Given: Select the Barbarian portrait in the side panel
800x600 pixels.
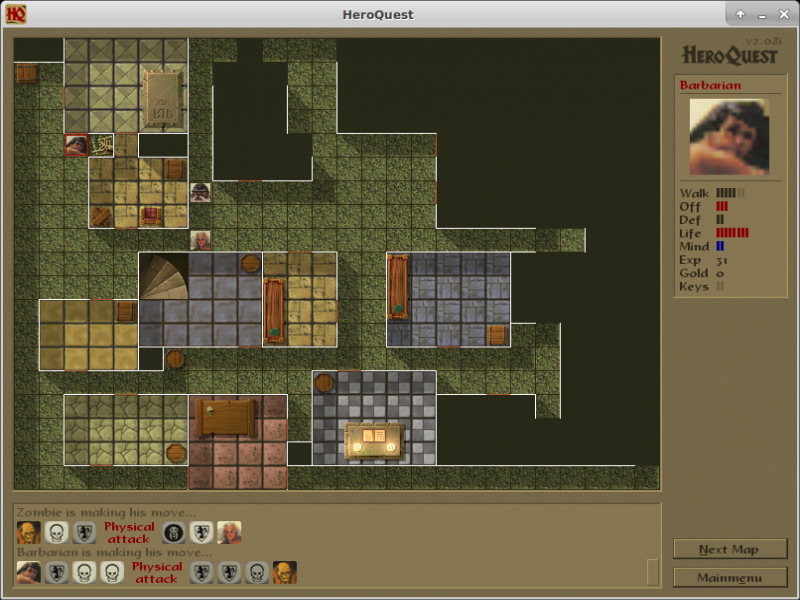Looking at the screenshot, I should coord(729,136).
